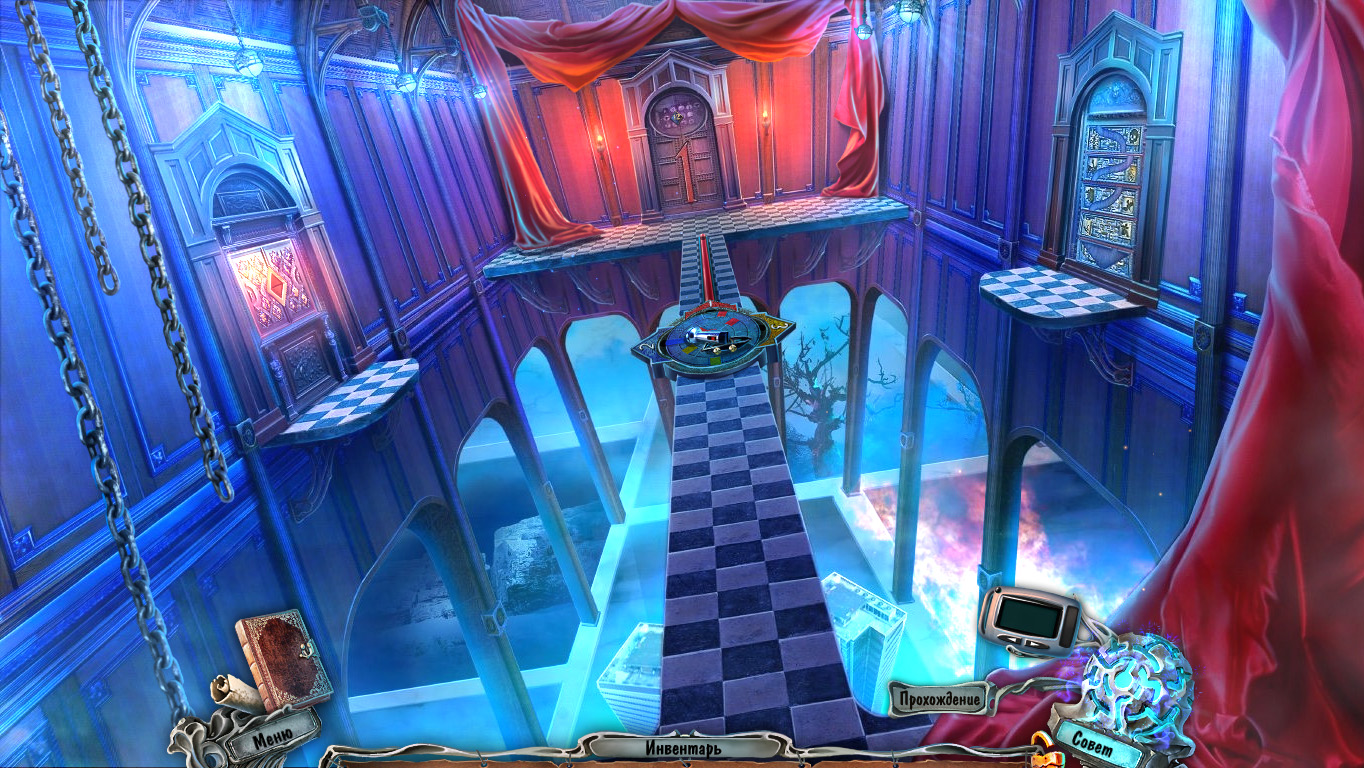Screen dimensions: 1364x768
Task: Show the Инвентарь panel
Action: click(x=683, y=747)
